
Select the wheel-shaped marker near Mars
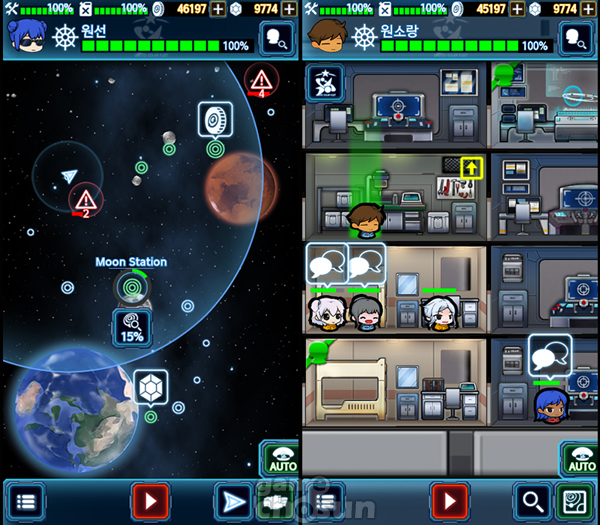pos(214,119)
